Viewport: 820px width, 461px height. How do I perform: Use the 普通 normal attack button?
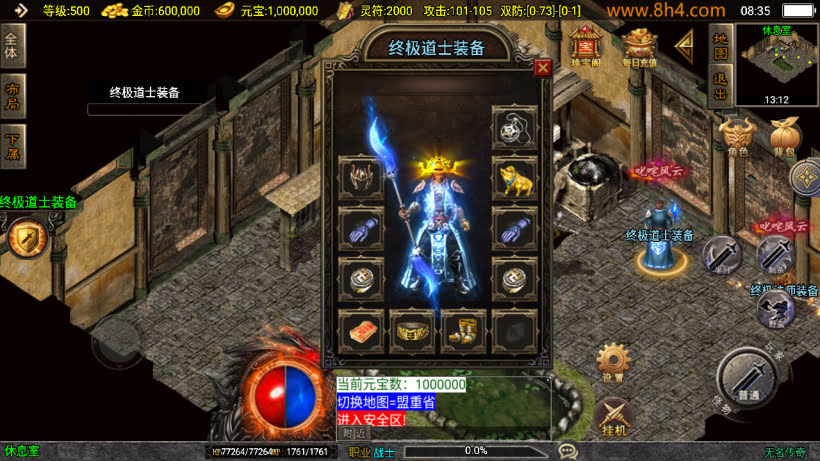(x=747, y=378)
